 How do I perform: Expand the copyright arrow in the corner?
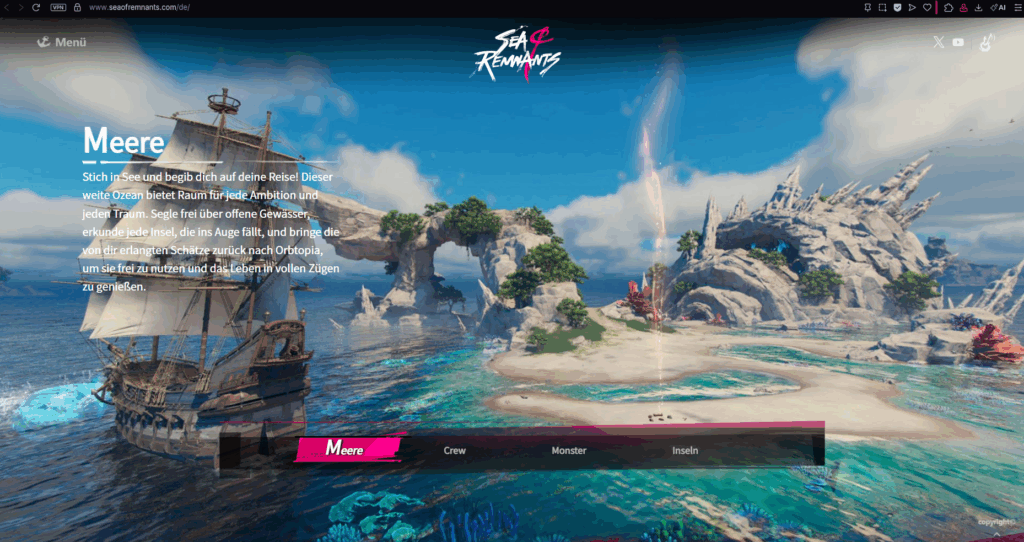997,534
